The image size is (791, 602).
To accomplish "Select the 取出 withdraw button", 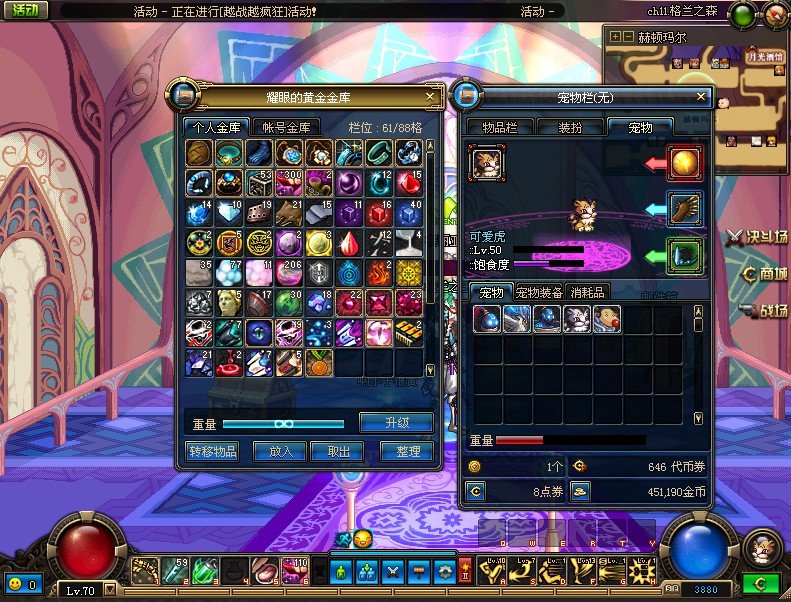I will pos(337,451).
